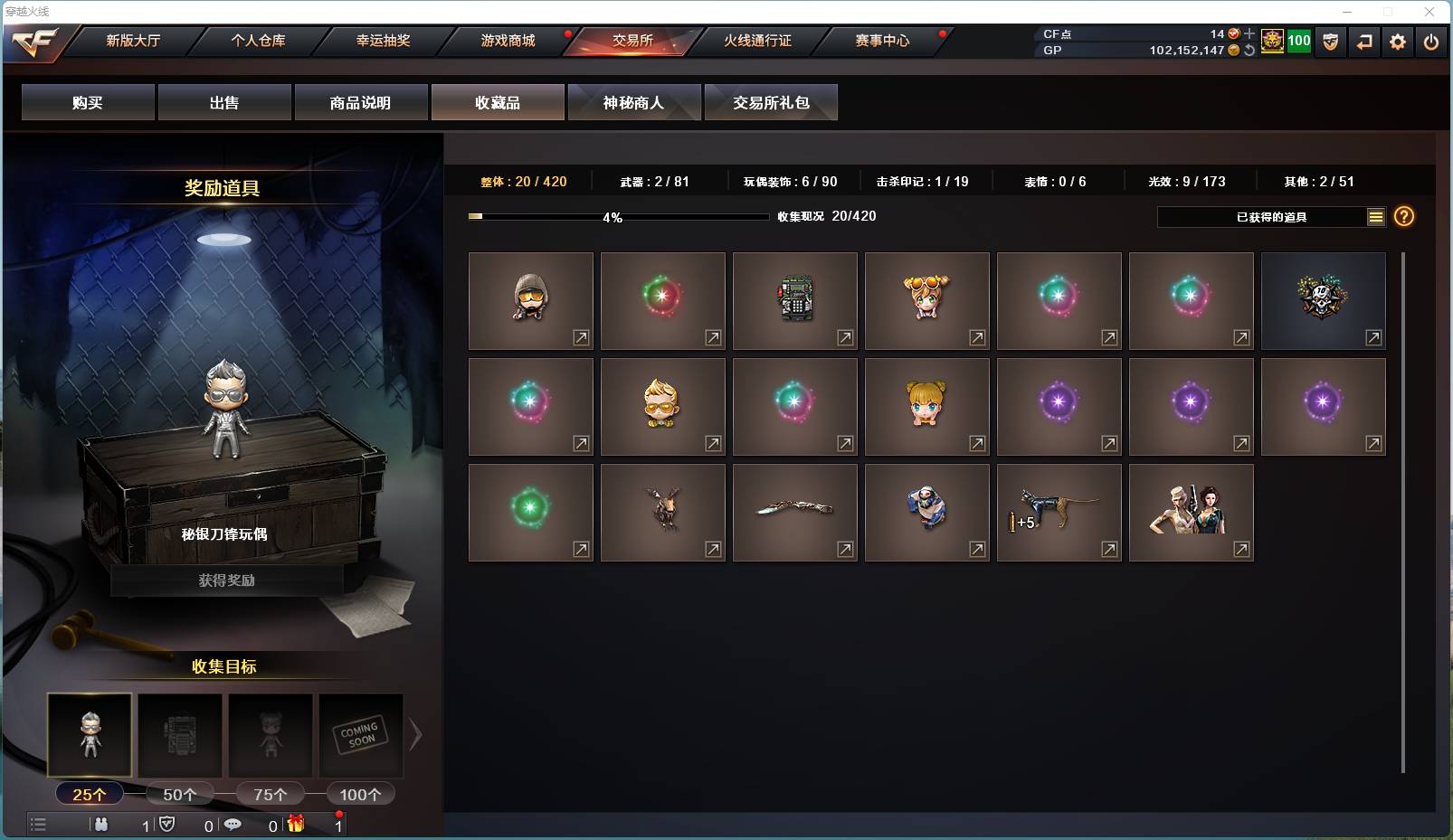Switch to the 神秘商人 tab
This screenshot has width=1453, height=840.
coord(634,102)
